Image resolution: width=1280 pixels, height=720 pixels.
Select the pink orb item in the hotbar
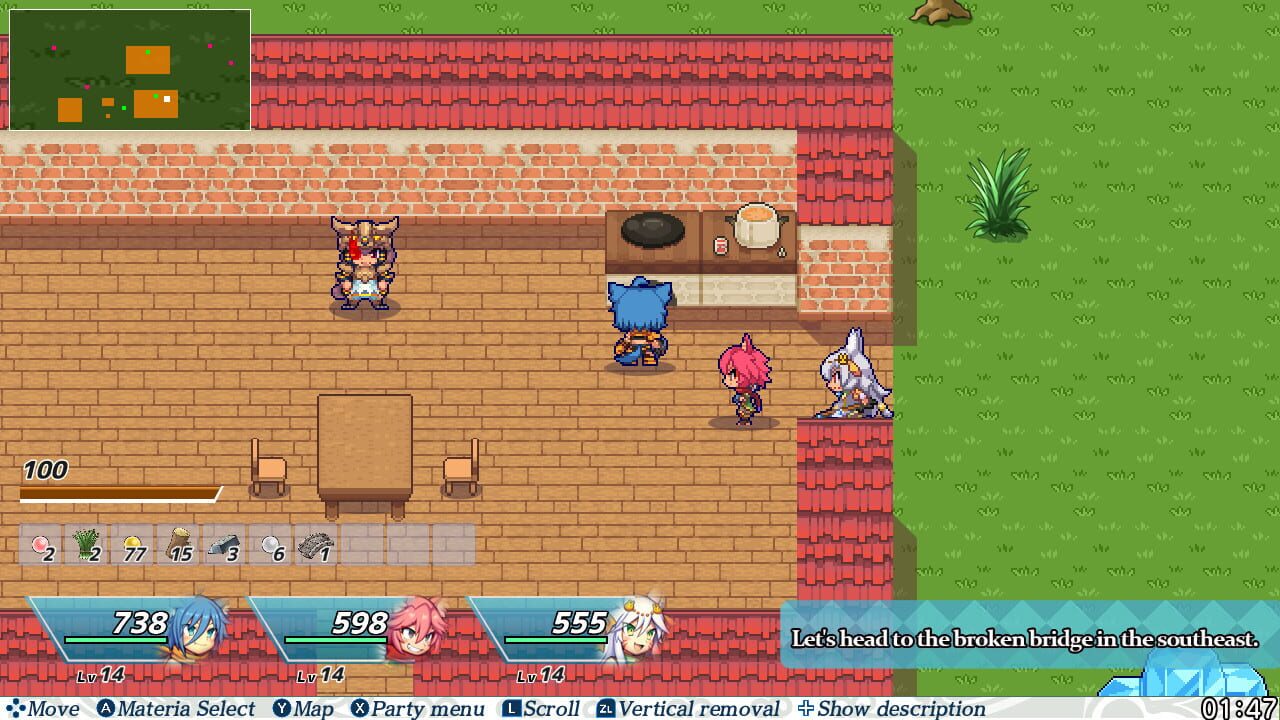pyautogui.click(x=42, y=548)
